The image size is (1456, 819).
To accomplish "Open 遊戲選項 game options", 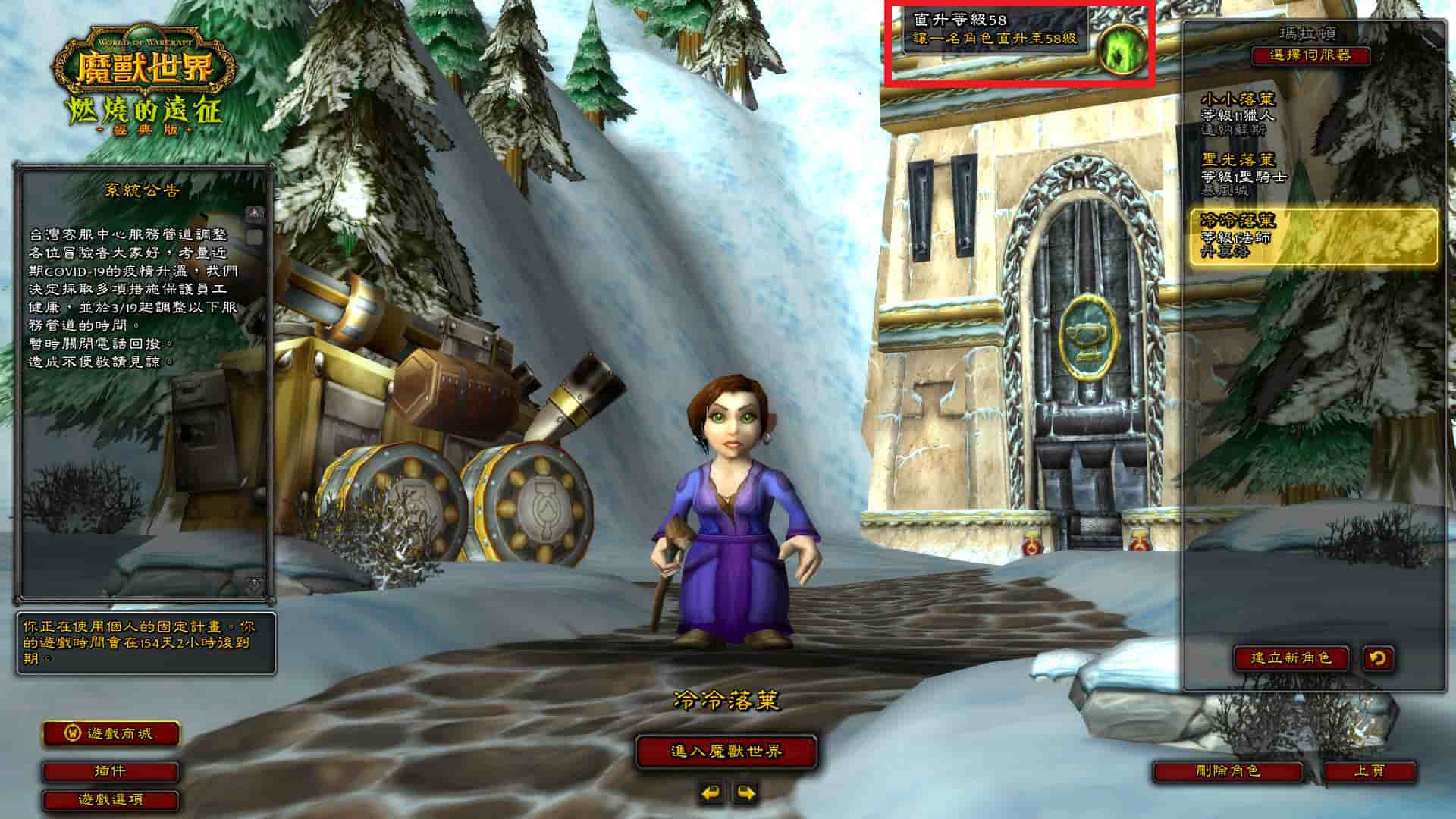I will tap(111, 799).
